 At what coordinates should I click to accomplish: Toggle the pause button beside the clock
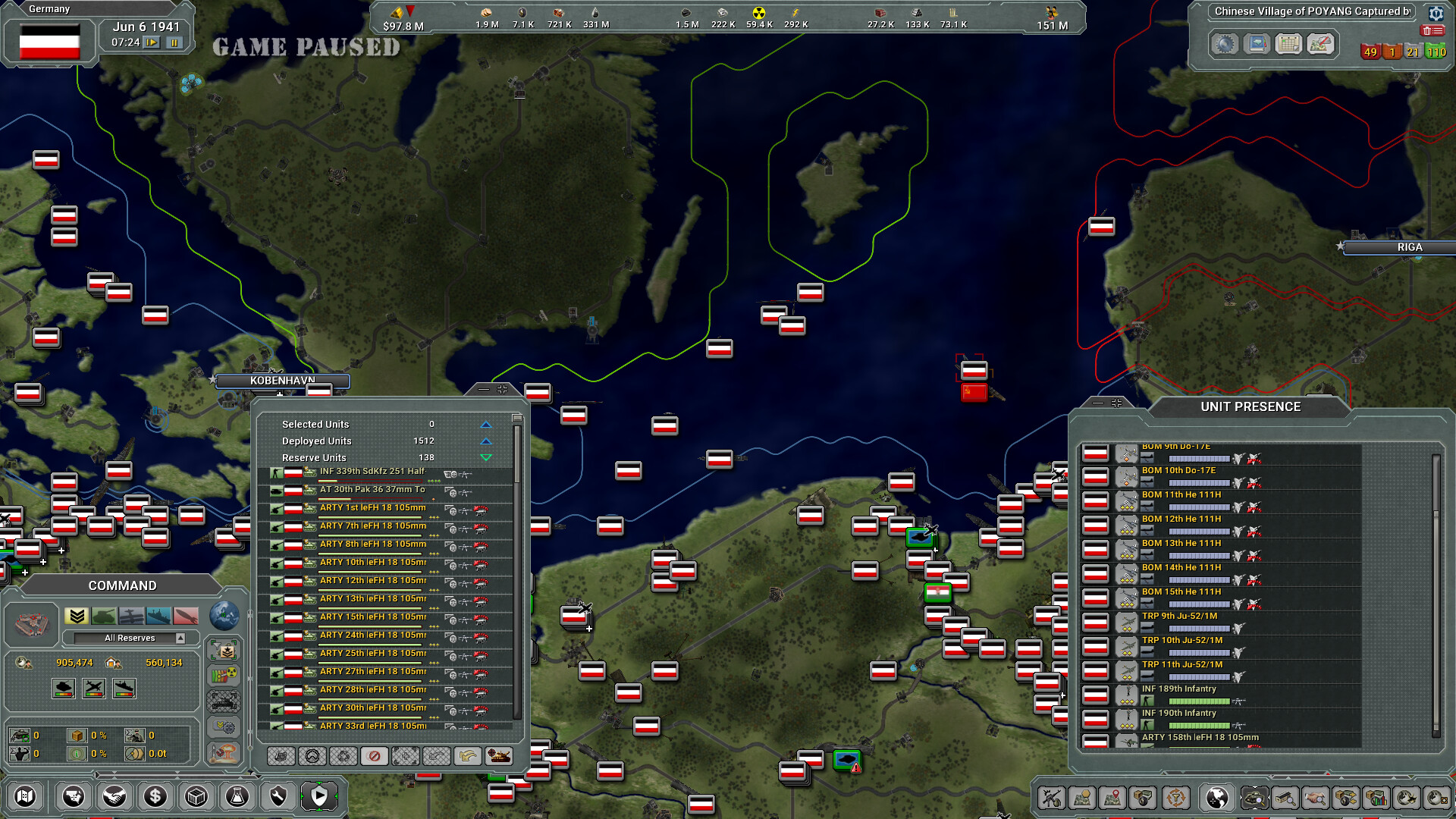tap(173, 43)
